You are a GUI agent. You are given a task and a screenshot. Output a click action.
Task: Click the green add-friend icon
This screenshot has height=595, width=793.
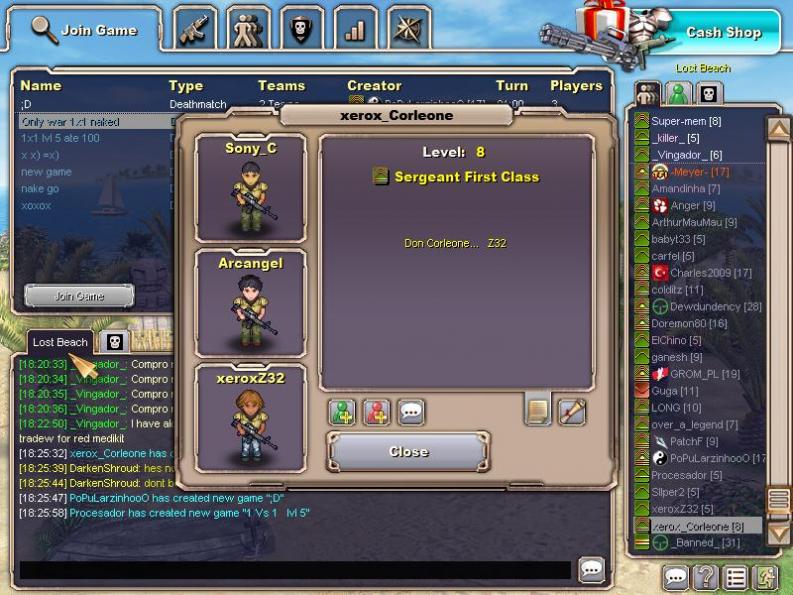(x=342, y=412)
